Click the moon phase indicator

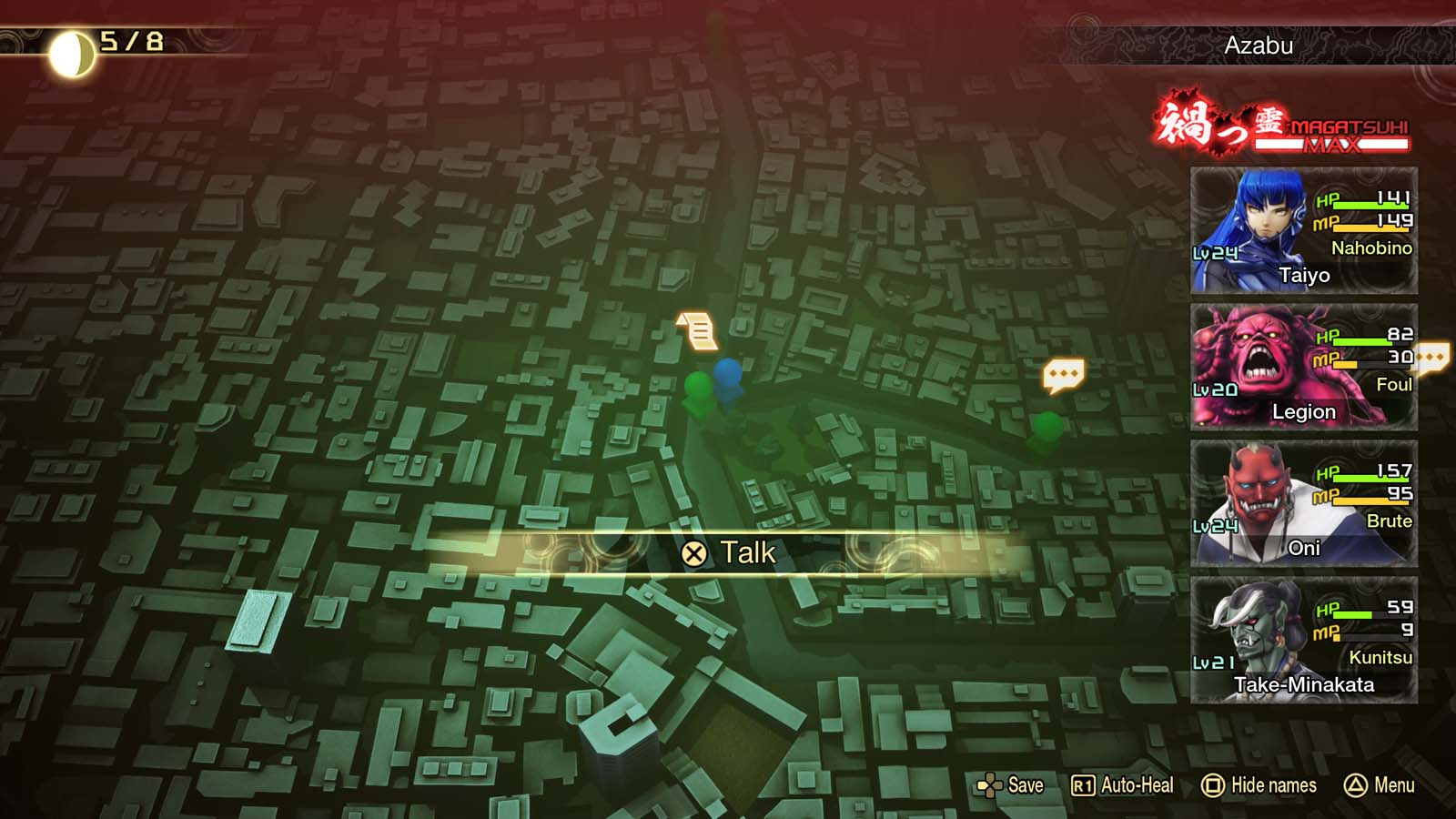click(x=71, y=54)
